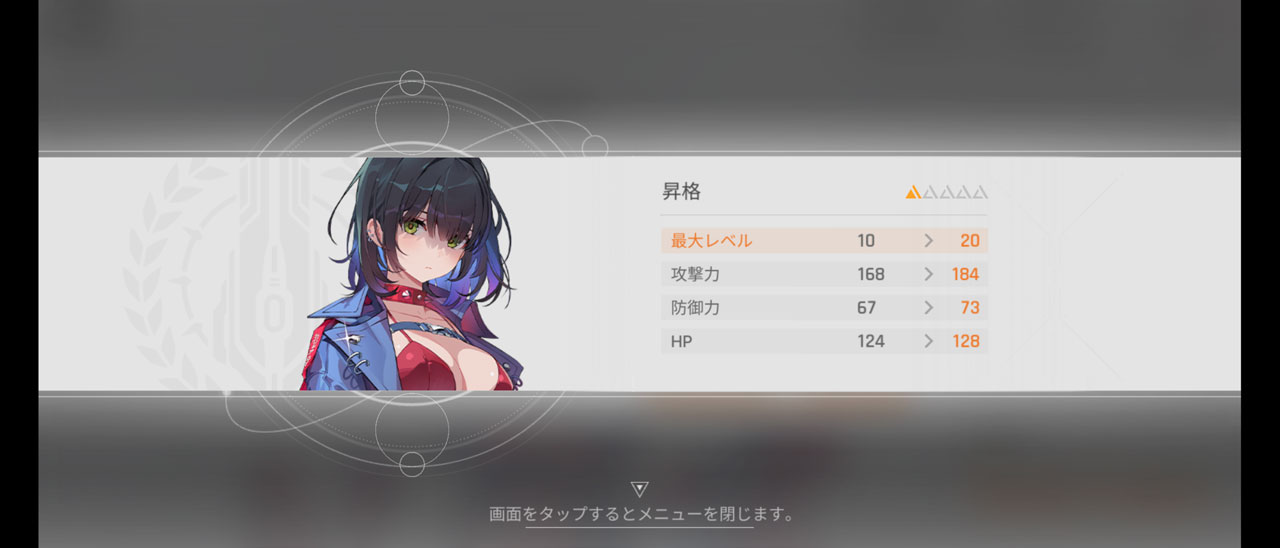Tap the '画面をタップするとメニューを閉じます' close prompt
Viewport: 1280px width, 548px height.
(x=640, y=514)
